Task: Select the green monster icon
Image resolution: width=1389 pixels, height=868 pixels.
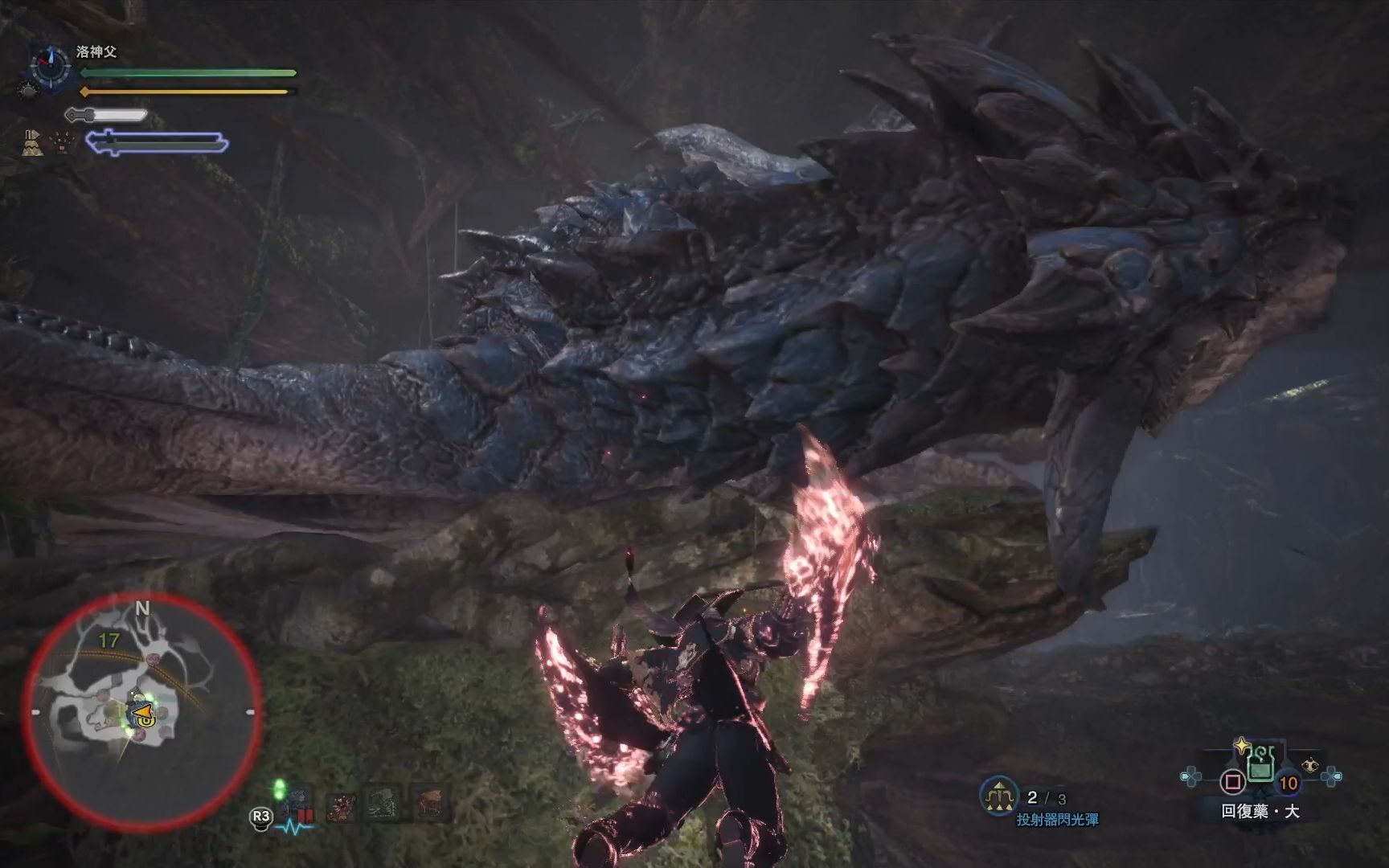Action: pos(384,804)
